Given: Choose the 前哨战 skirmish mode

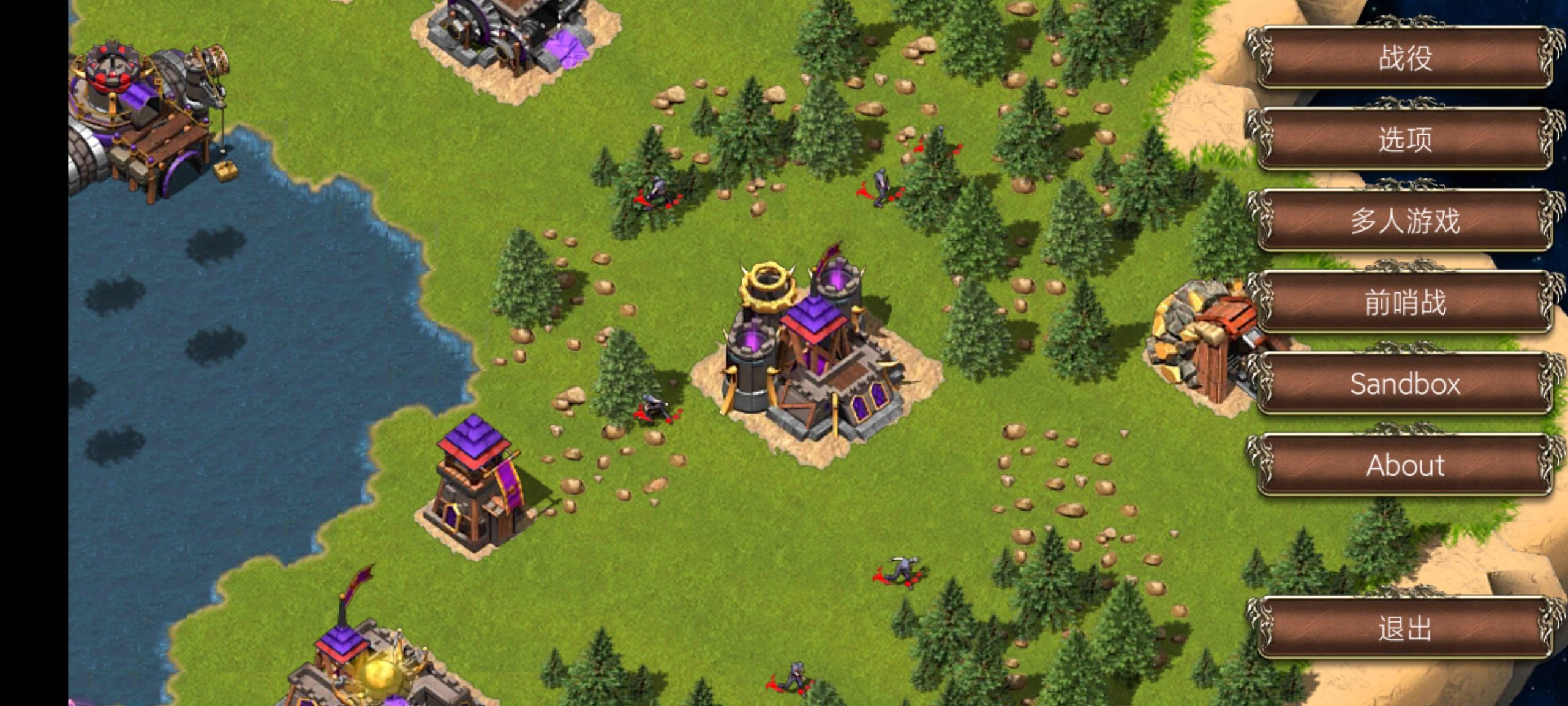Looking at the screenshot, I should [x=1404, y=302].
